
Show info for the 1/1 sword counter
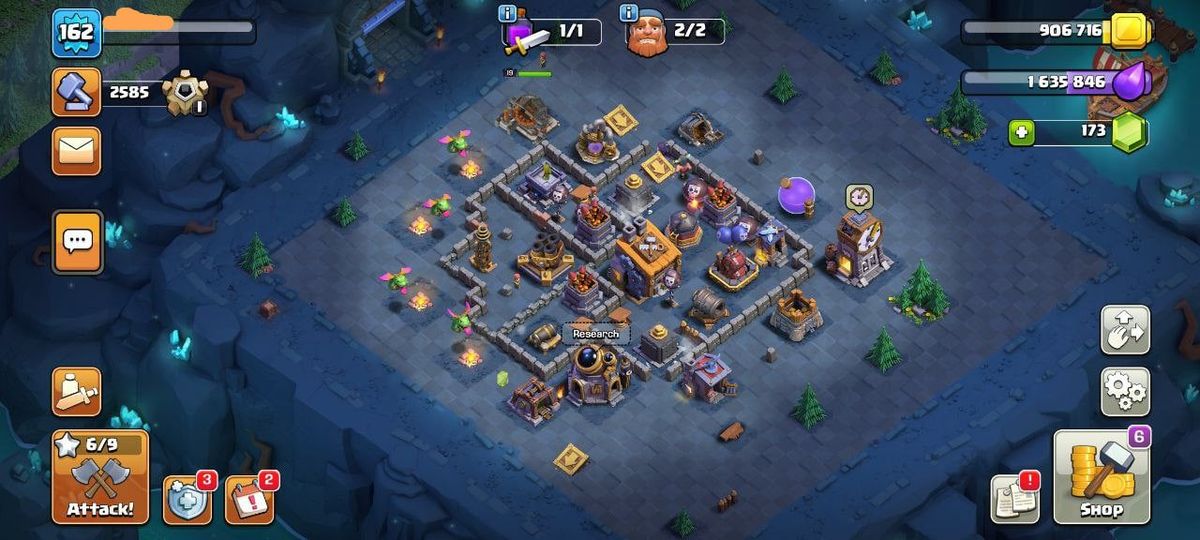[507, 13]
